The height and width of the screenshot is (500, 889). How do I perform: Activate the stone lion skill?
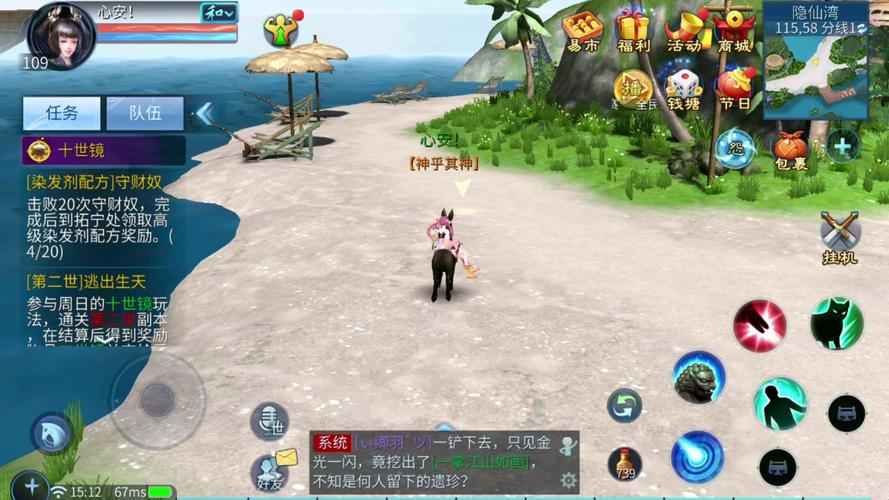point(698,376)
